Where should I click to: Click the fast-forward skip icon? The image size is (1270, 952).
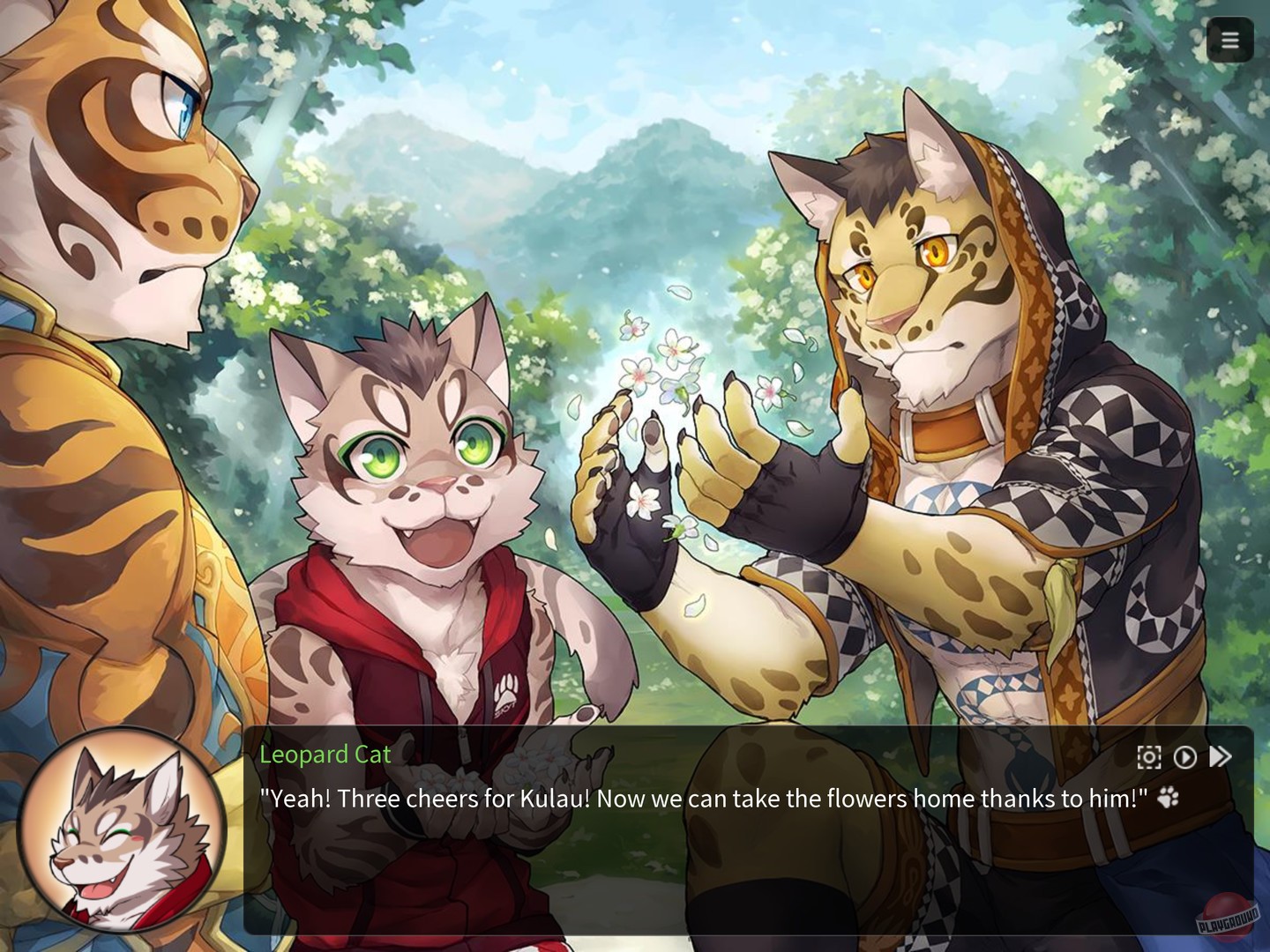point(1221,755)
